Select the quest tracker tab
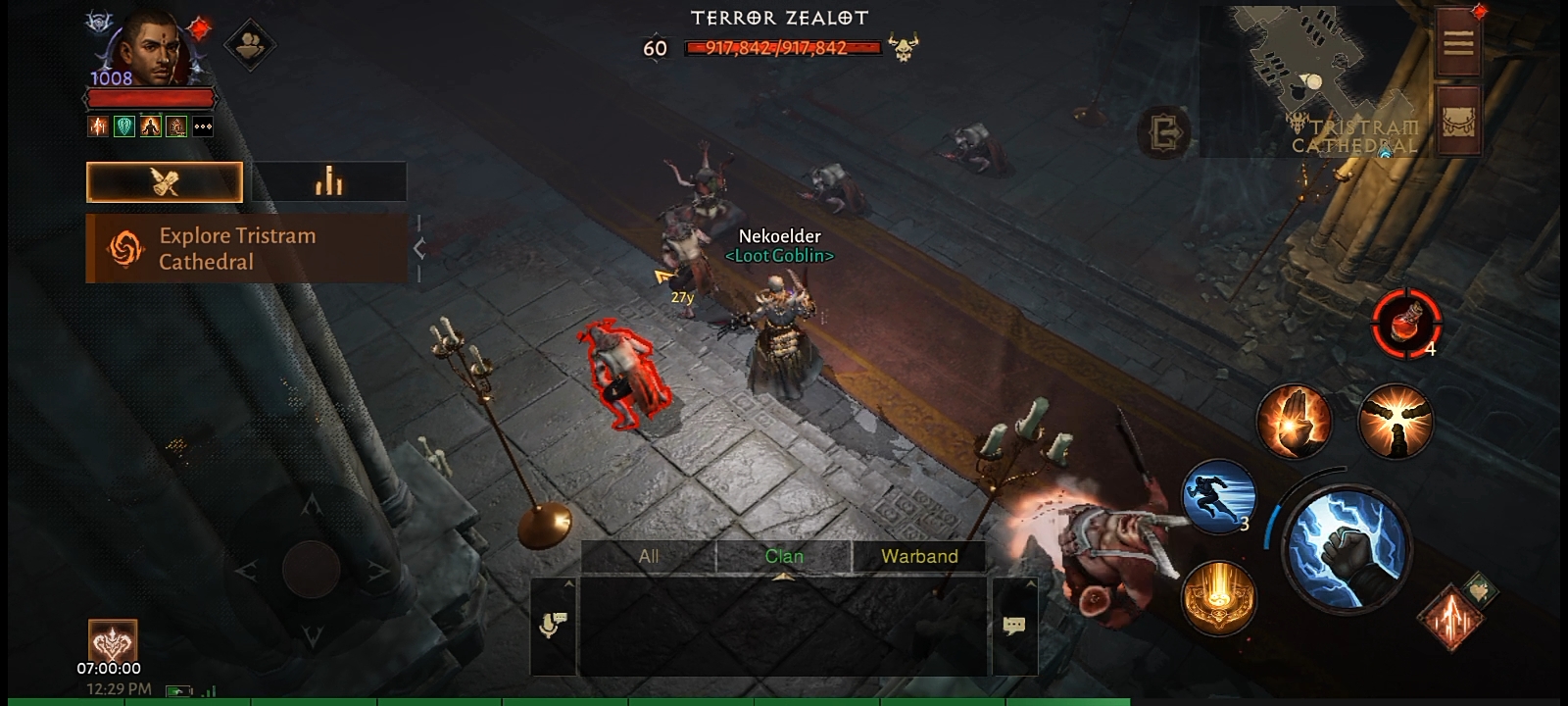 coord(165,182)
